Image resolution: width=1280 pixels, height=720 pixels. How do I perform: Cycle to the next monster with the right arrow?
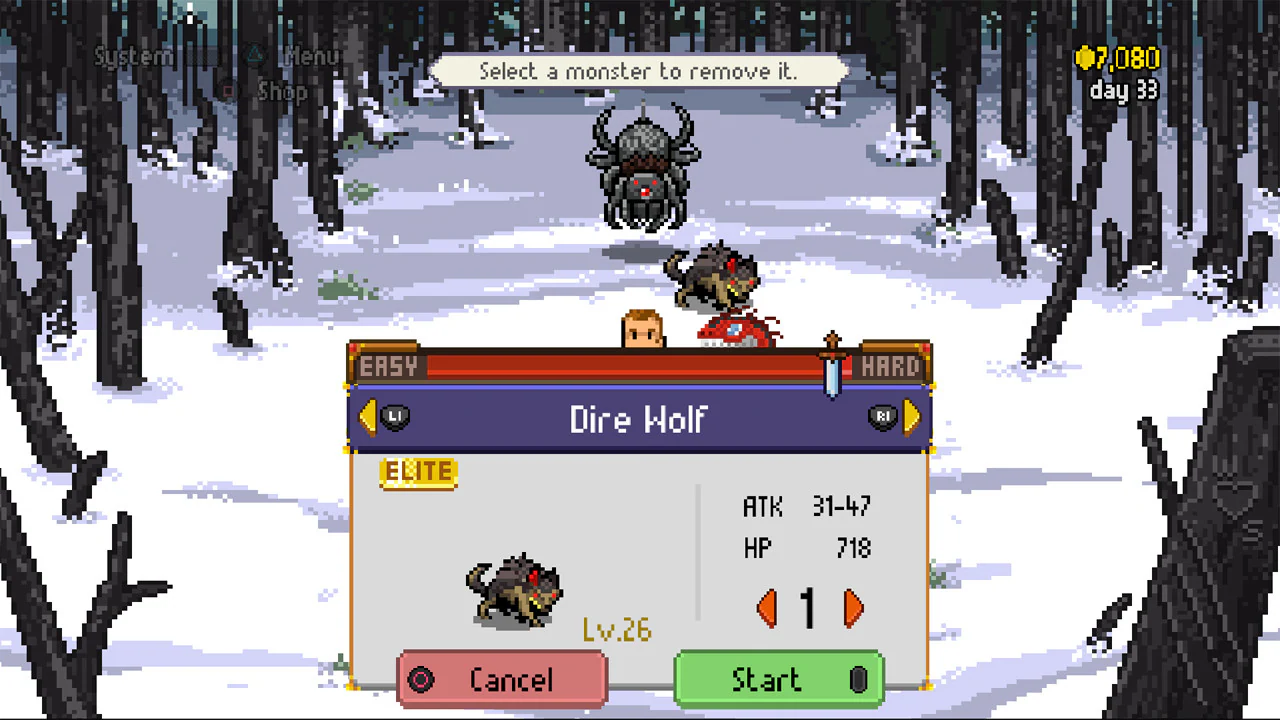[x=911, y=418]
